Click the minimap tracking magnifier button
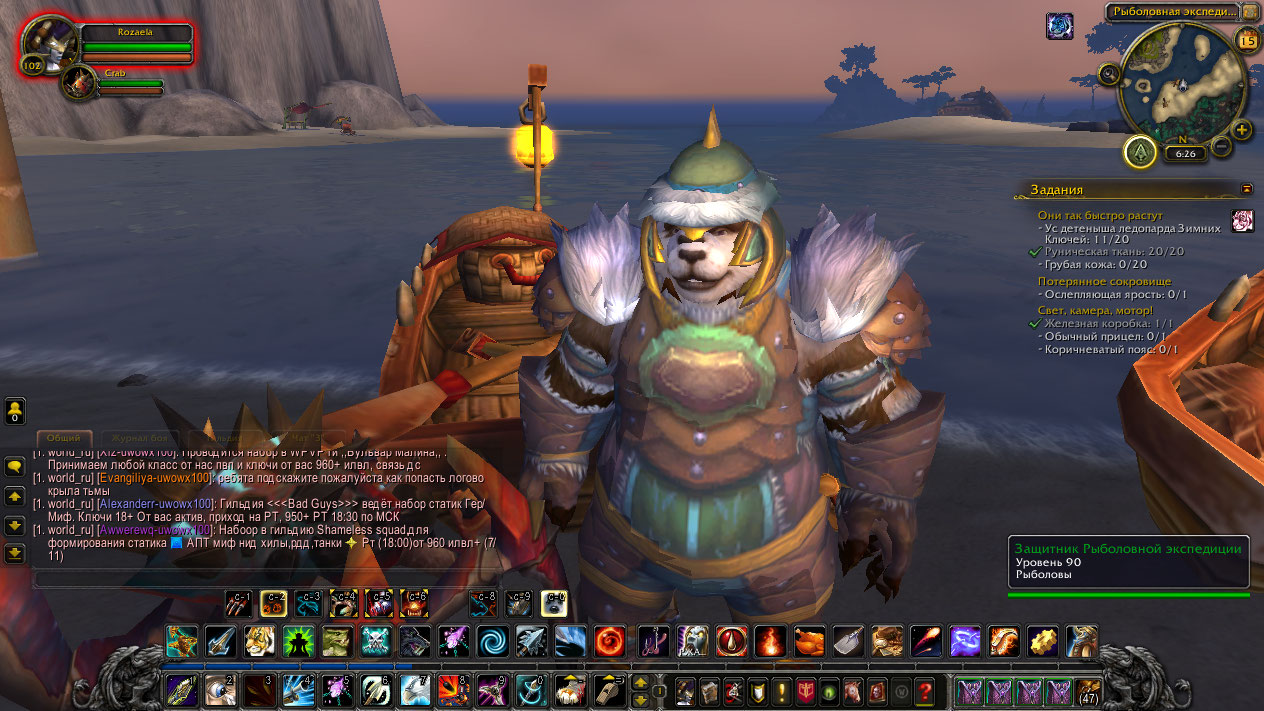This screenshot has height=711, width=1264. [1109, 73]
